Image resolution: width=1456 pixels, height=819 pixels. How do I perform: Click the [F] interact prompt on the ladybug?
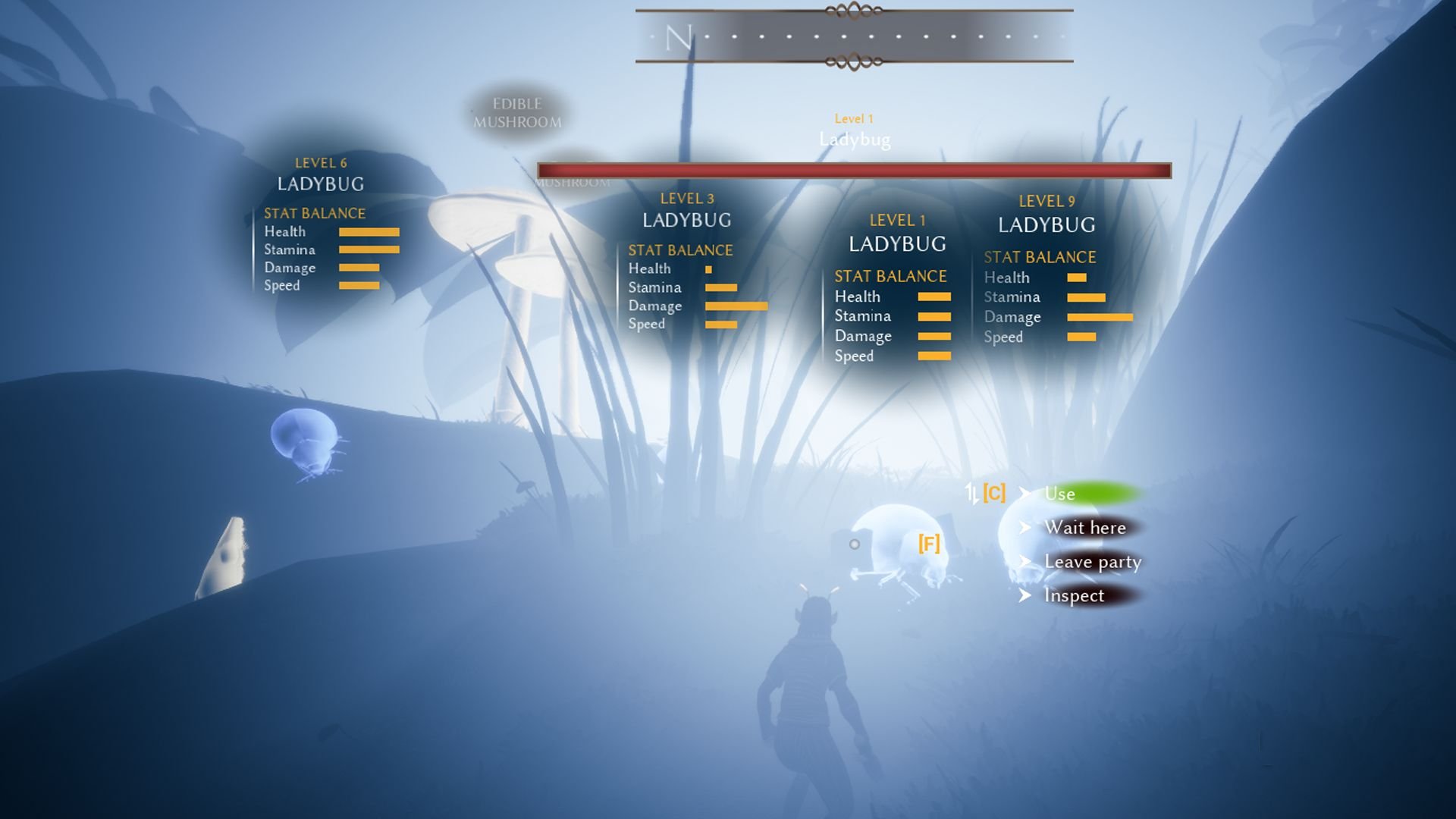929,542
